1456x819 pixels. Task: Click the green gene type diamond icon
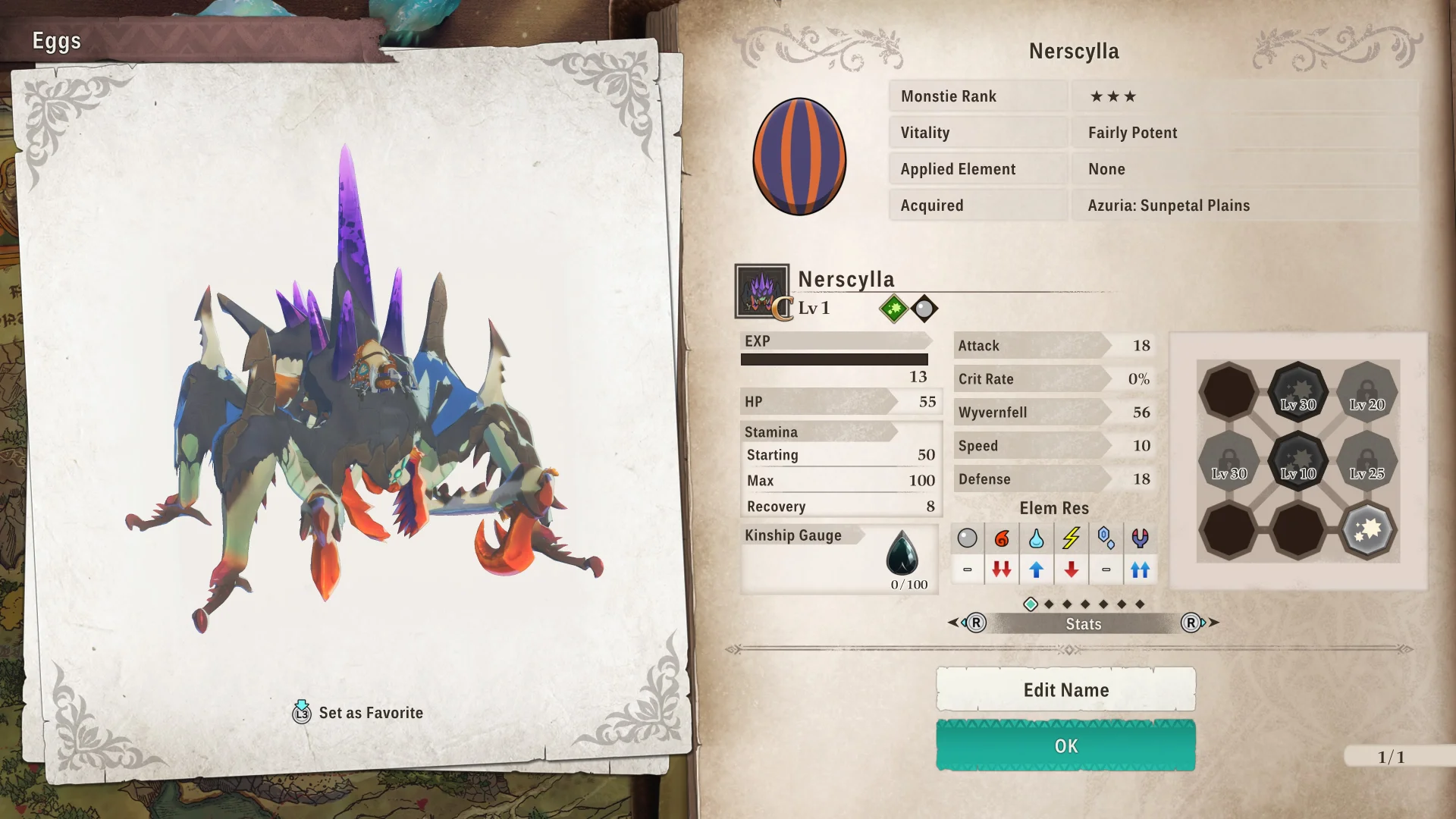(893, 309)
